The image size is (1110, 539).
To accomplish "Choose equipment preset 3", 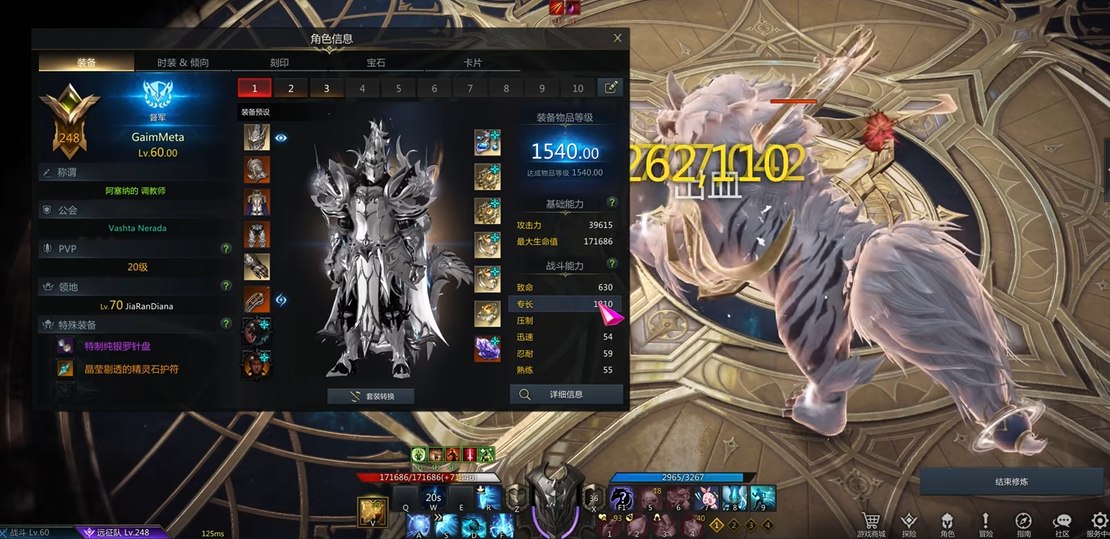I will 326,88.
